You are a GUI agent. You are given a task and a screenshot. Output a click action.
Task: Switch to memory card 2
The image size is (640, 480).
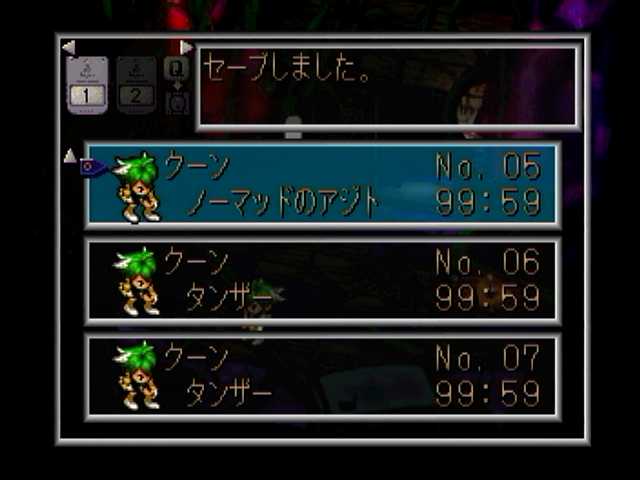(x=137, y=83)
